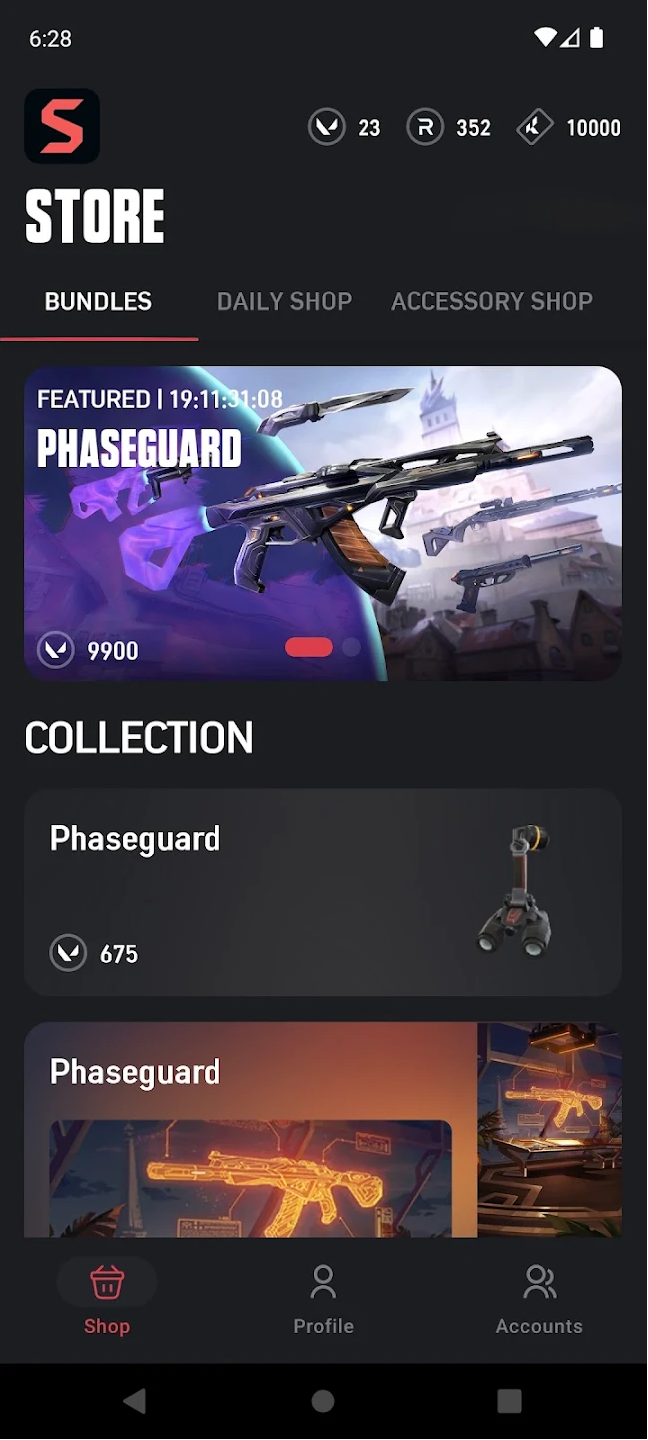The height and width of the screenshot is (1440, 648).
Task: View the Phaseguard item priced 675
Action: click(323, 892)
